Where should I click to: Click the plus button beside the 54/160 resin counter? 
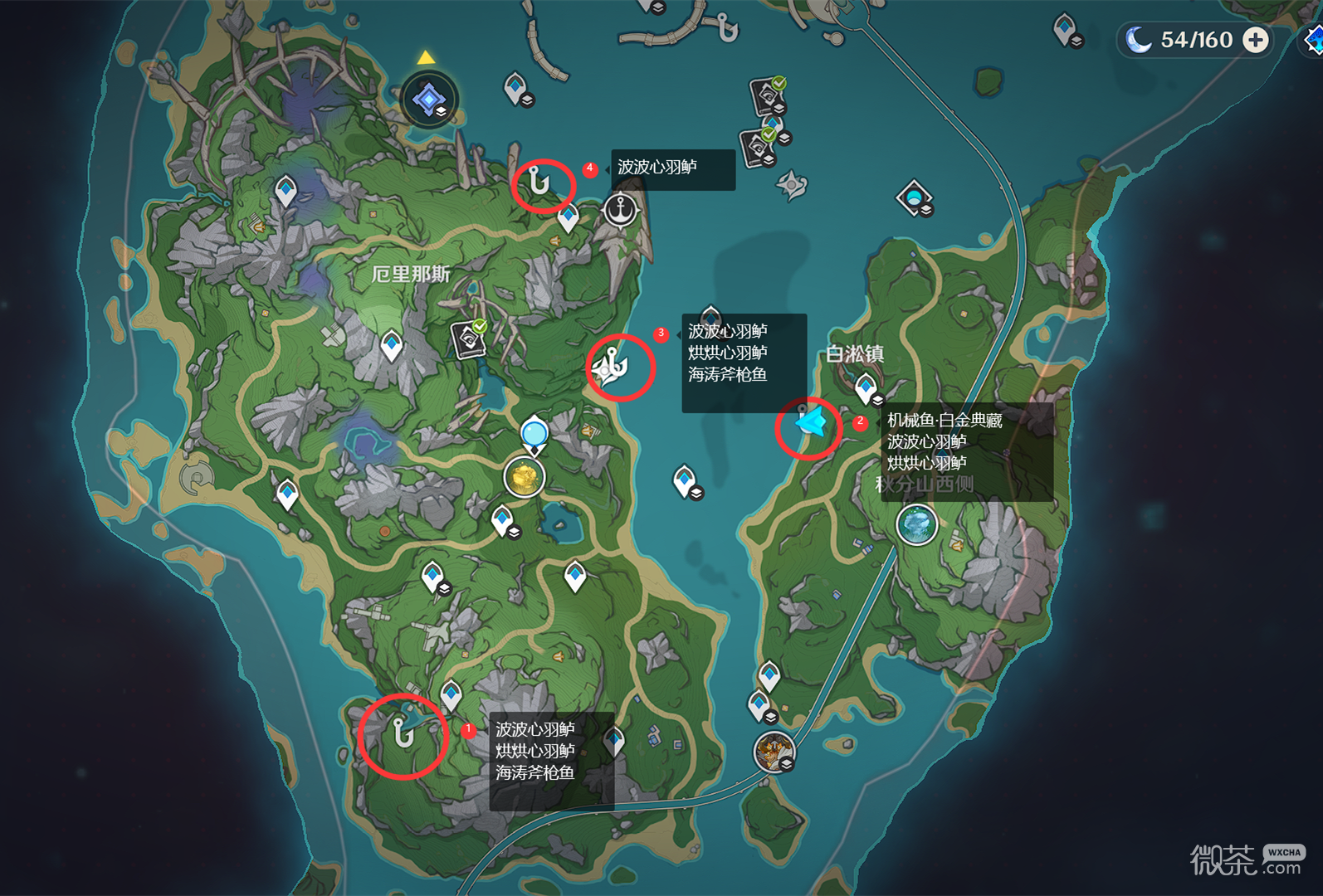coord(1256,40)
